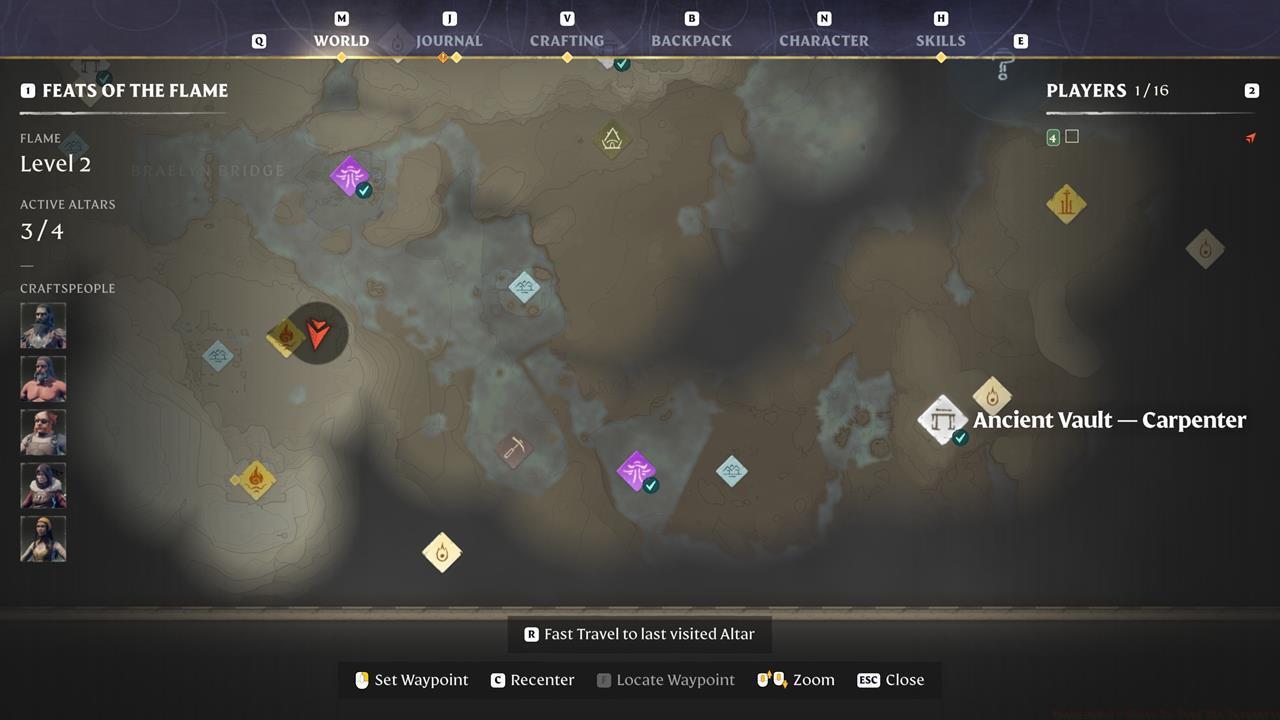Viewport: 1280px width, 720px height.
Task: Expand the Players panel using the 2 badge
Action: 1251,90
